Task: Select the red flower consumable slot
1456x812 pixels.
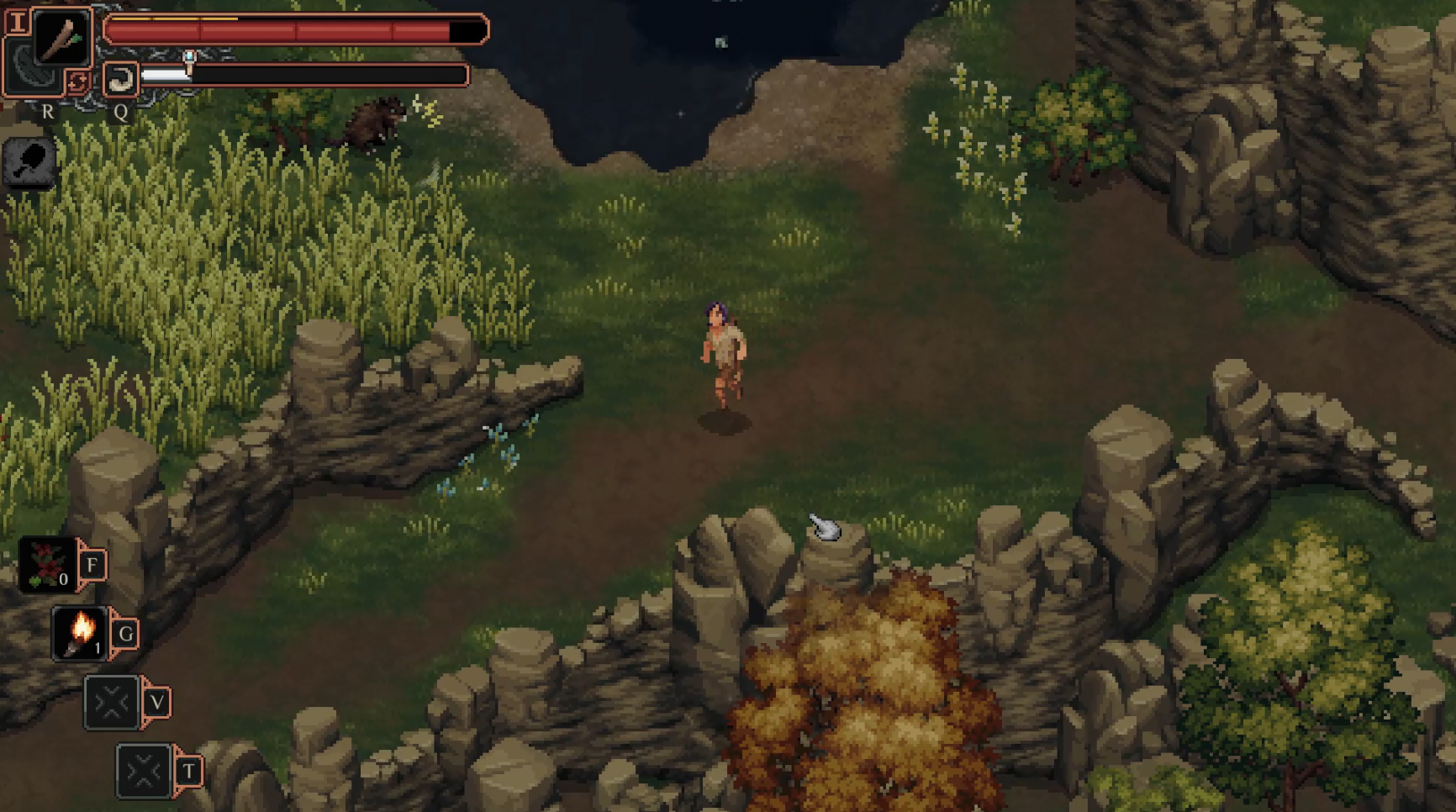Action: pos(47,564)
